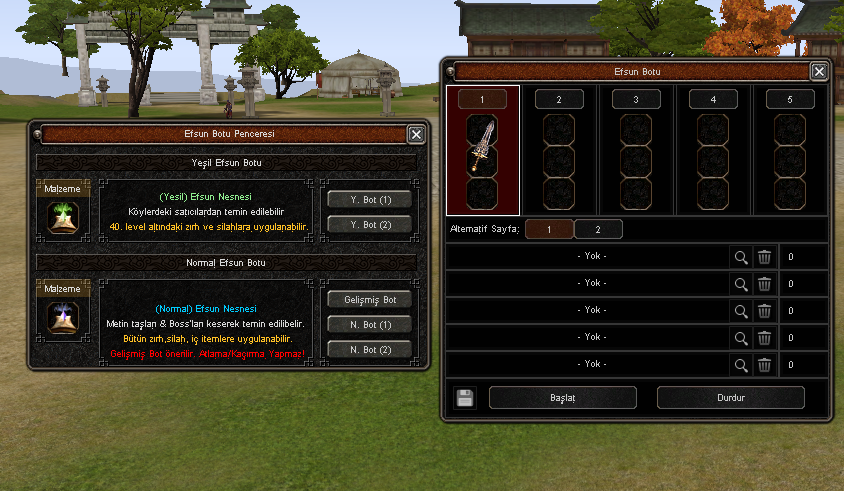Switch to Alternatif Sayfa page 2

pyautogui.click(x=598, y=229)
